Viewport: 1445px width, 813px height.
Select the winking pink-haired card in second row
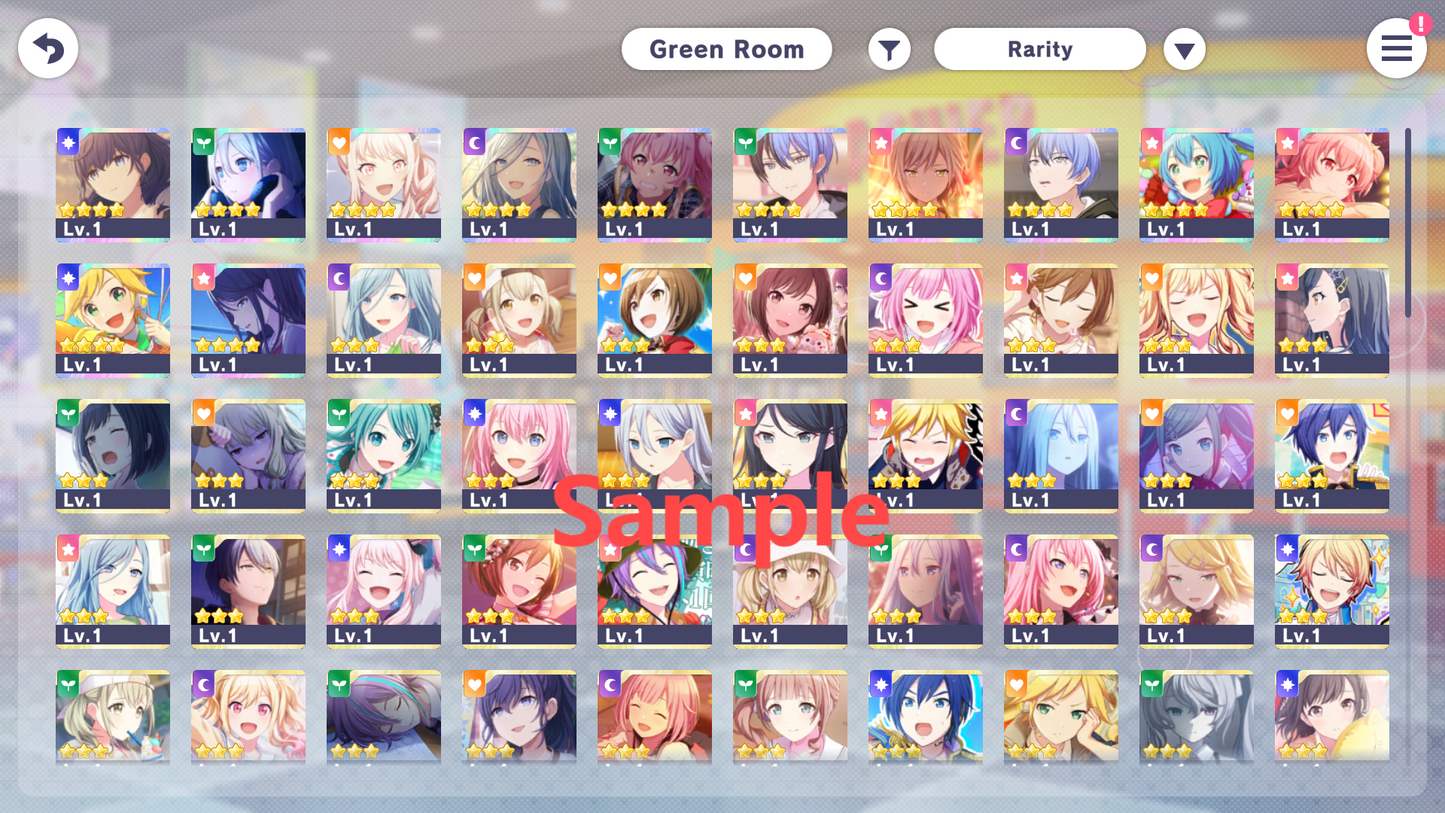click(925, 320)
